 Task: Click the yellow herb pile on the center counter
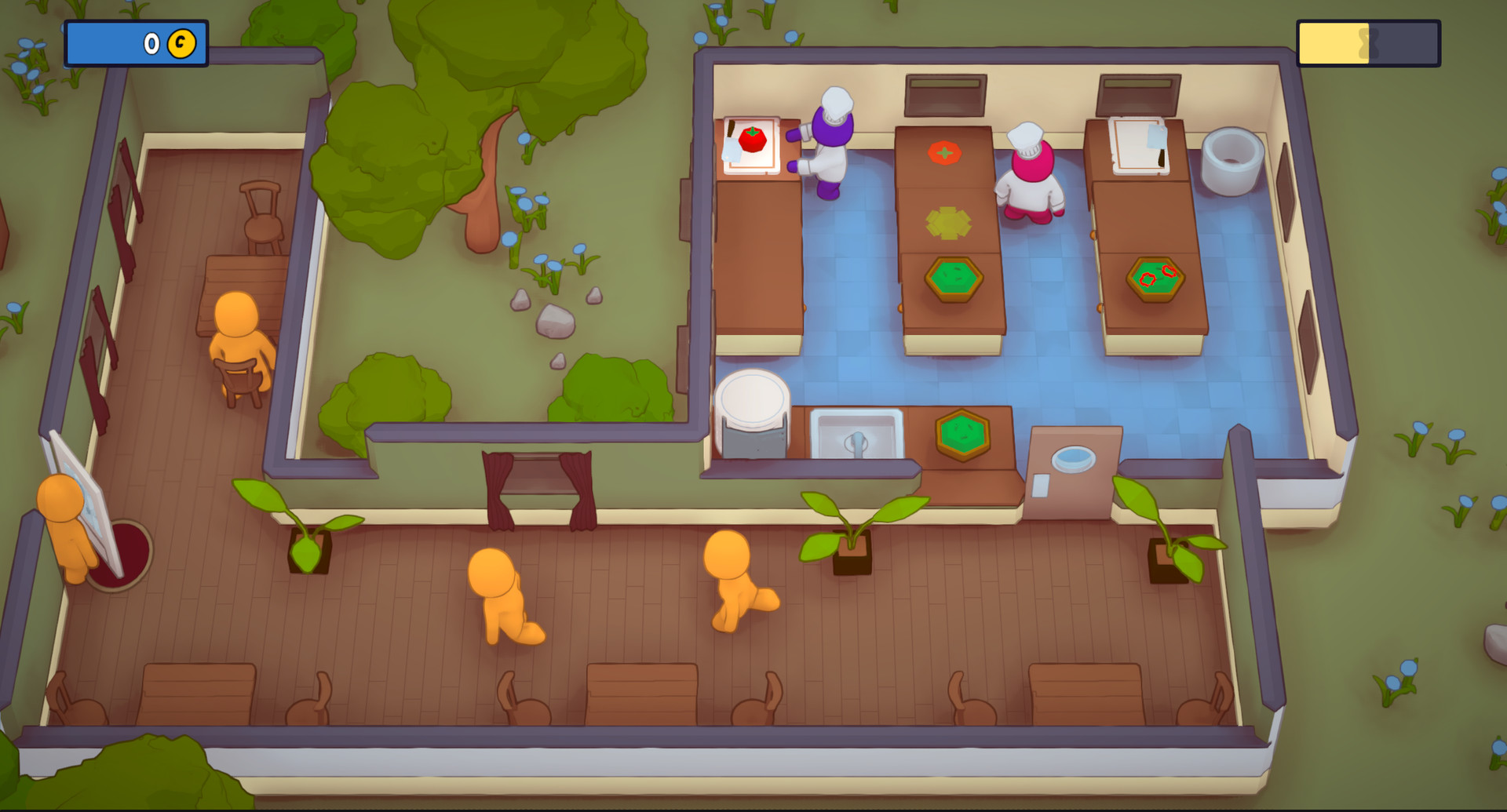(947, 223)
